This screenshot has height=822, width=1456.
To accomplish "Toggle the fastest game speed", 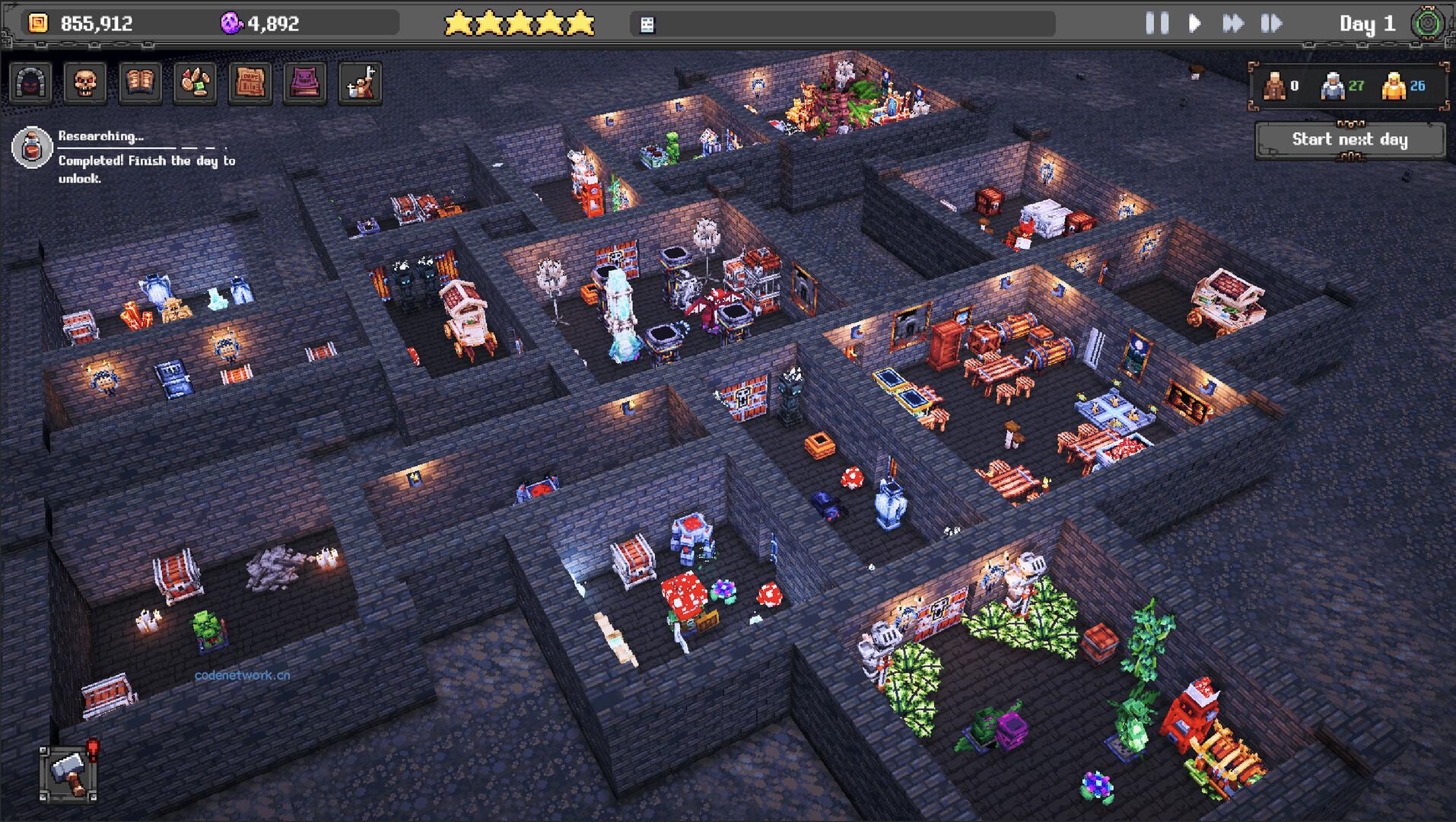I will click(x=1273, y=24).
